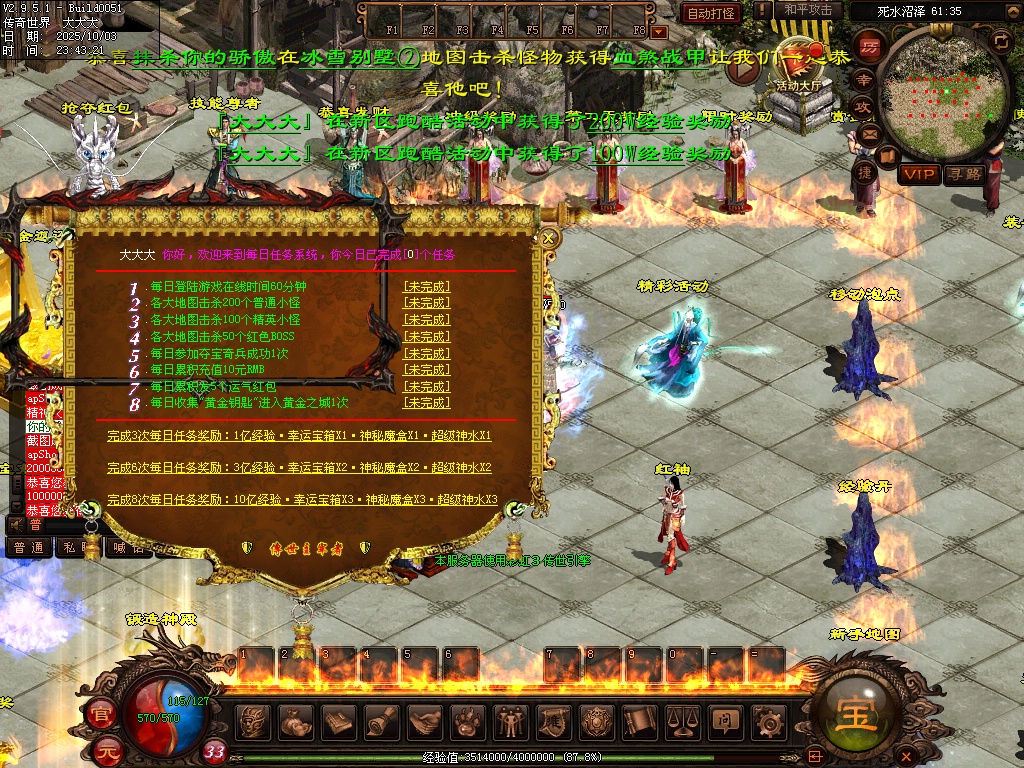This screenshot has width=1024, height=768.
Task: Select the 普通 chat channel tab
Action: [x=28, y=547]
